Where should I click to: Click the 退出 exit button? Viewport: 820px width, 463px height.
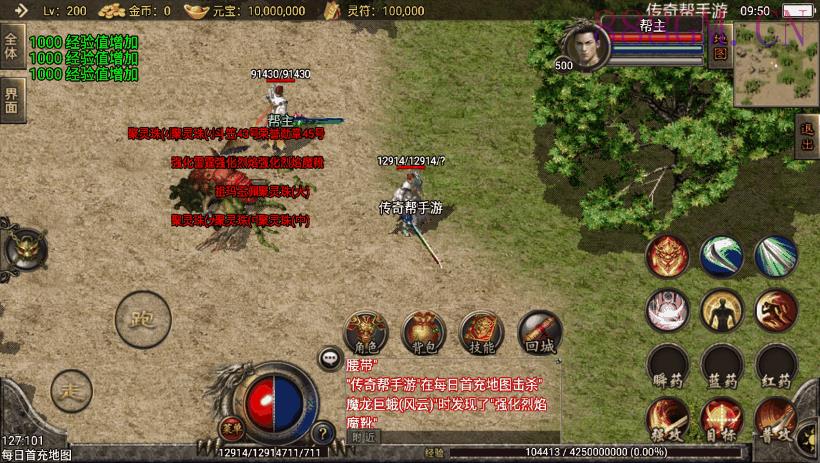(x=807, y=136)
